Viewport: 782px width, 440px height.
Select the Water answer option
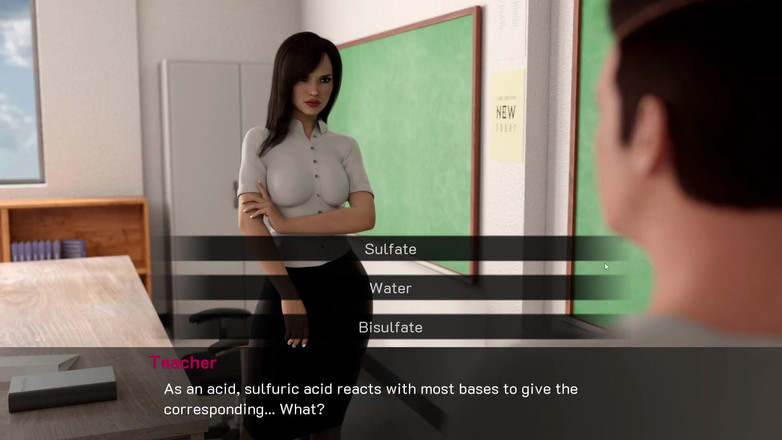[390, 288]
